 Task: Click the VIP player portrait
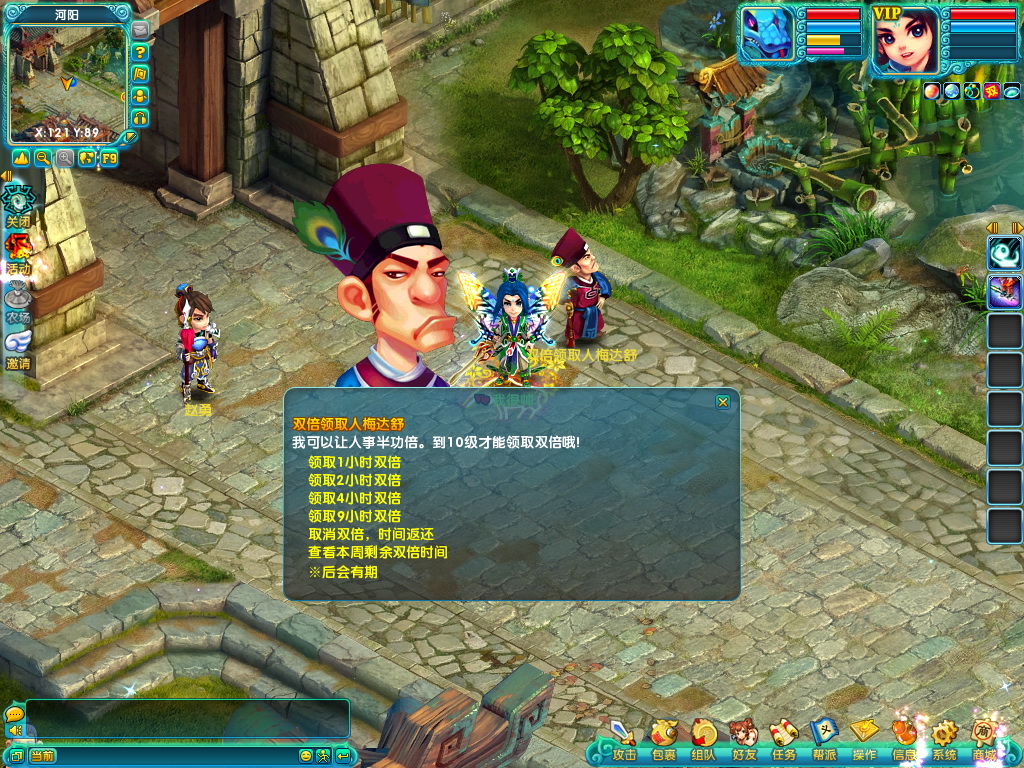(907, 40)
